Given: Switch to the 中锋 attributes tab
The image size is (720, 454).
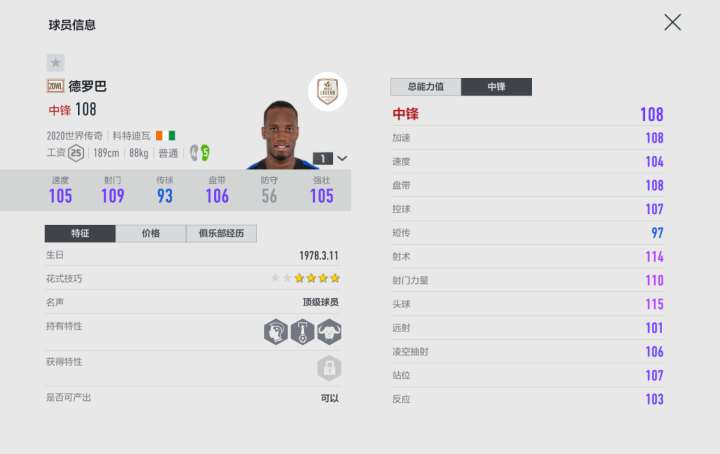Looking at the screenshot, I should [496, 87].
